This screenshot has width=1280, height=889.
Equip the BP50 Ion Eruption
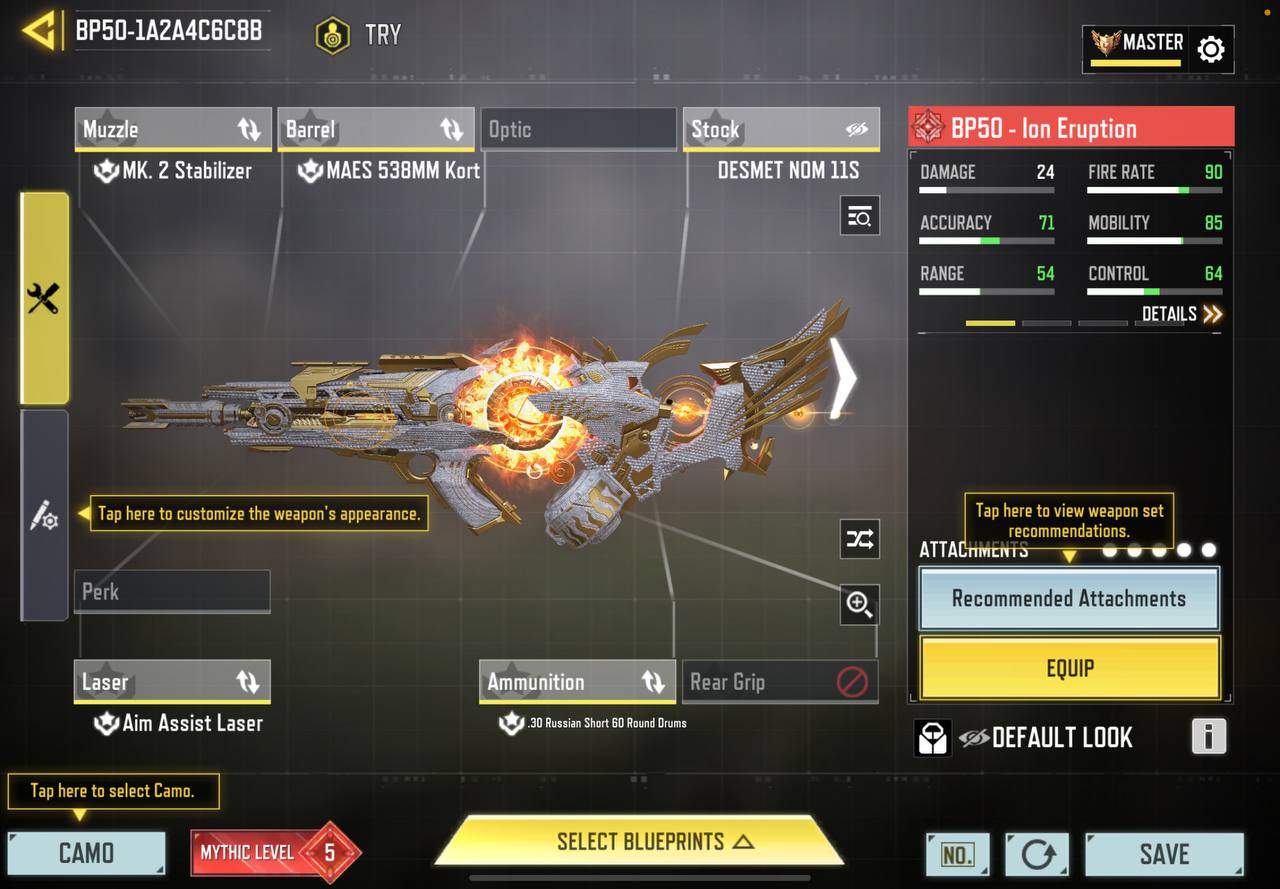(x=1069, y=668)
